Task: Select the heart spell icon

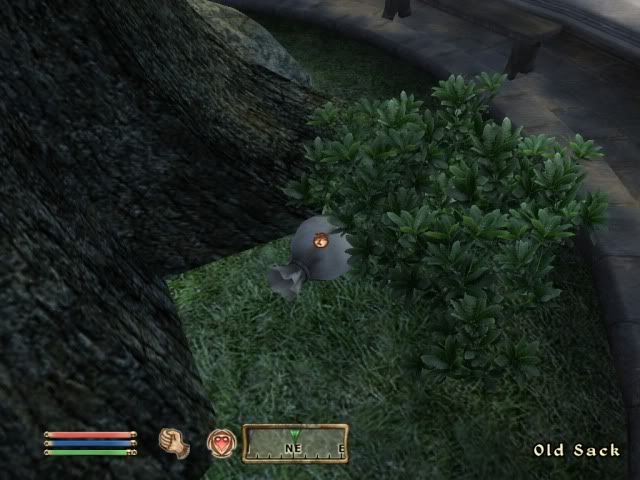Action: 221,443
